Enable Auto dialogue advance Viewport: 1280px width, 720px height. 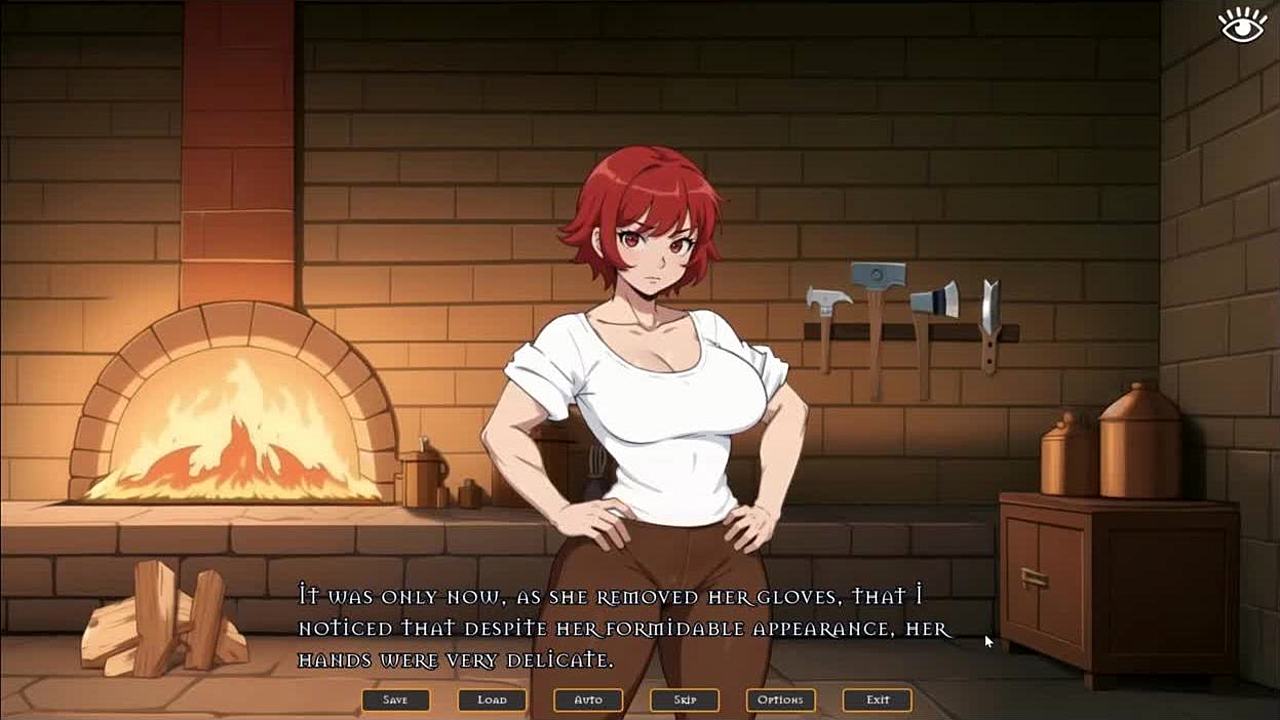pos(588,700)
